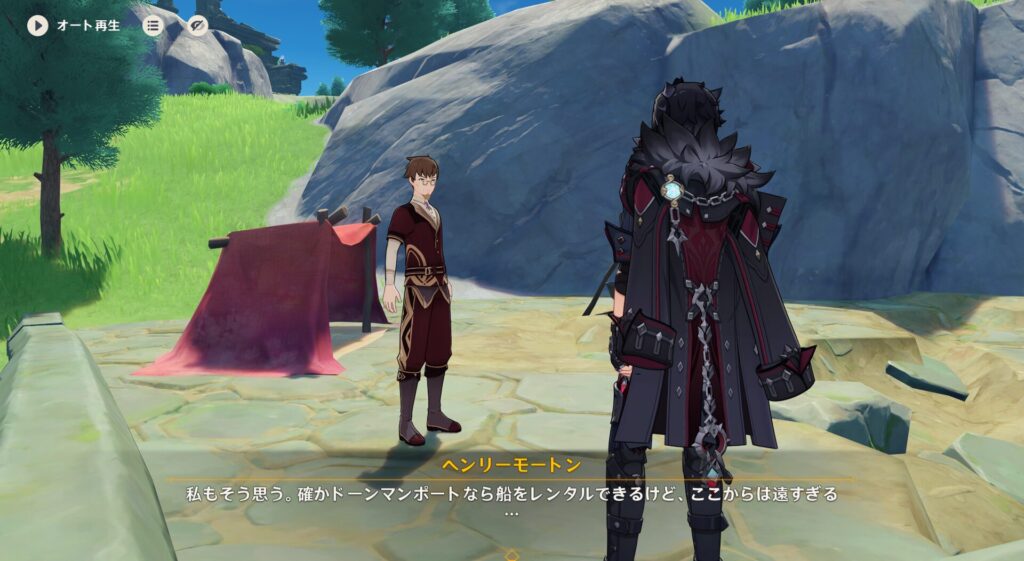Hide the interface with the crossed-eye icon
Image resolution: width=1024 pixels, height=561 pixels.
pos(198,25)
